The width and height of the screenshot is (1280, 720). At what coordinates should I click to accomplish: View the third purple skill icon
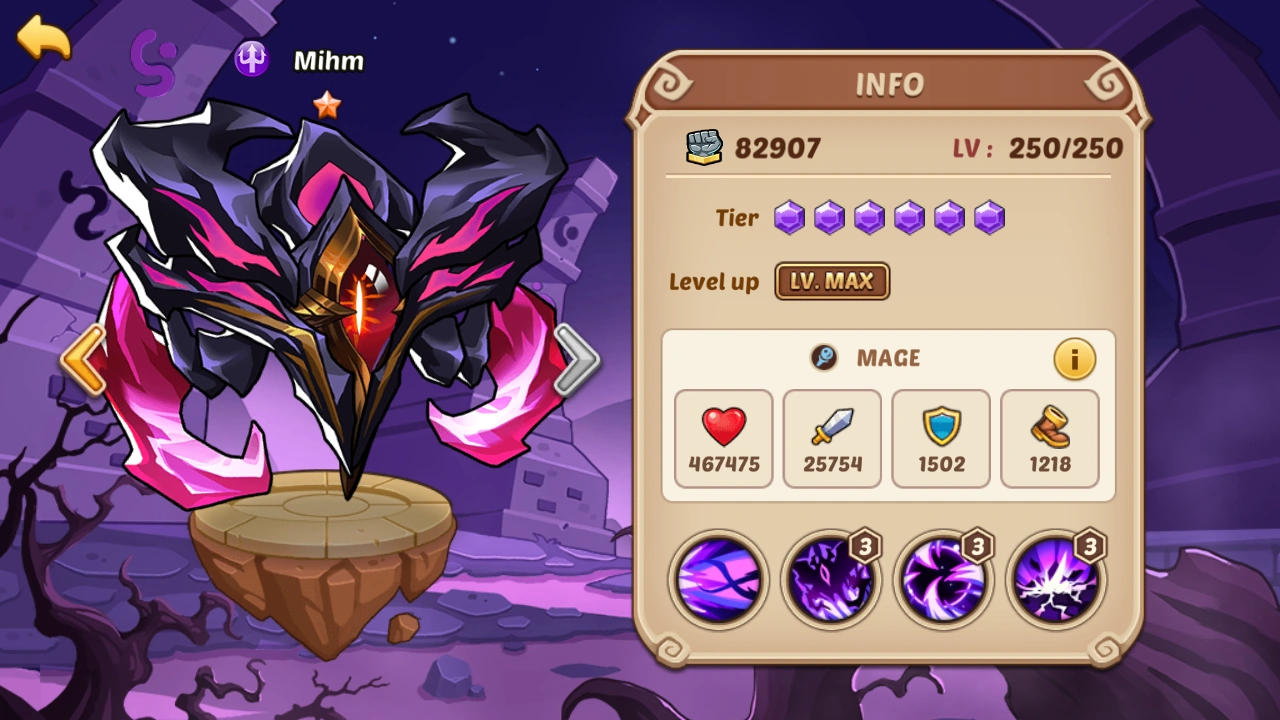(x=943, y=580)
